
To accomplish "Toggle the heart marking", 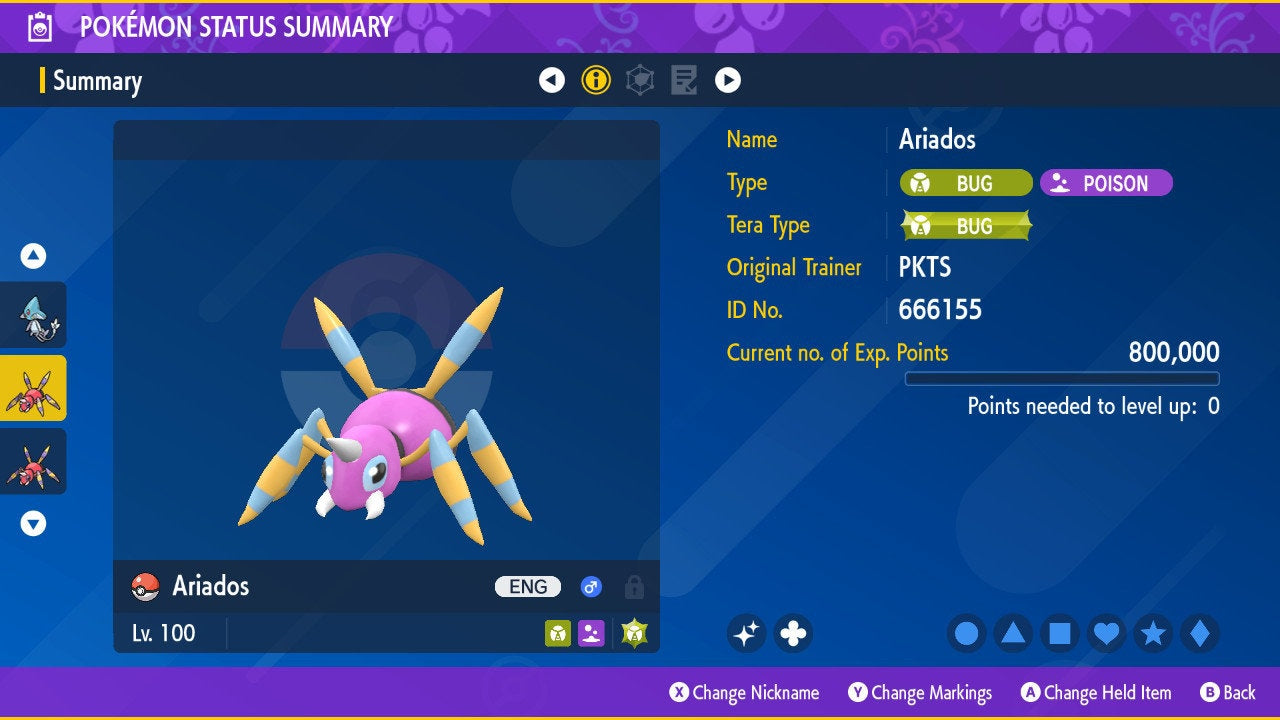I will [x=1106, y=633].
